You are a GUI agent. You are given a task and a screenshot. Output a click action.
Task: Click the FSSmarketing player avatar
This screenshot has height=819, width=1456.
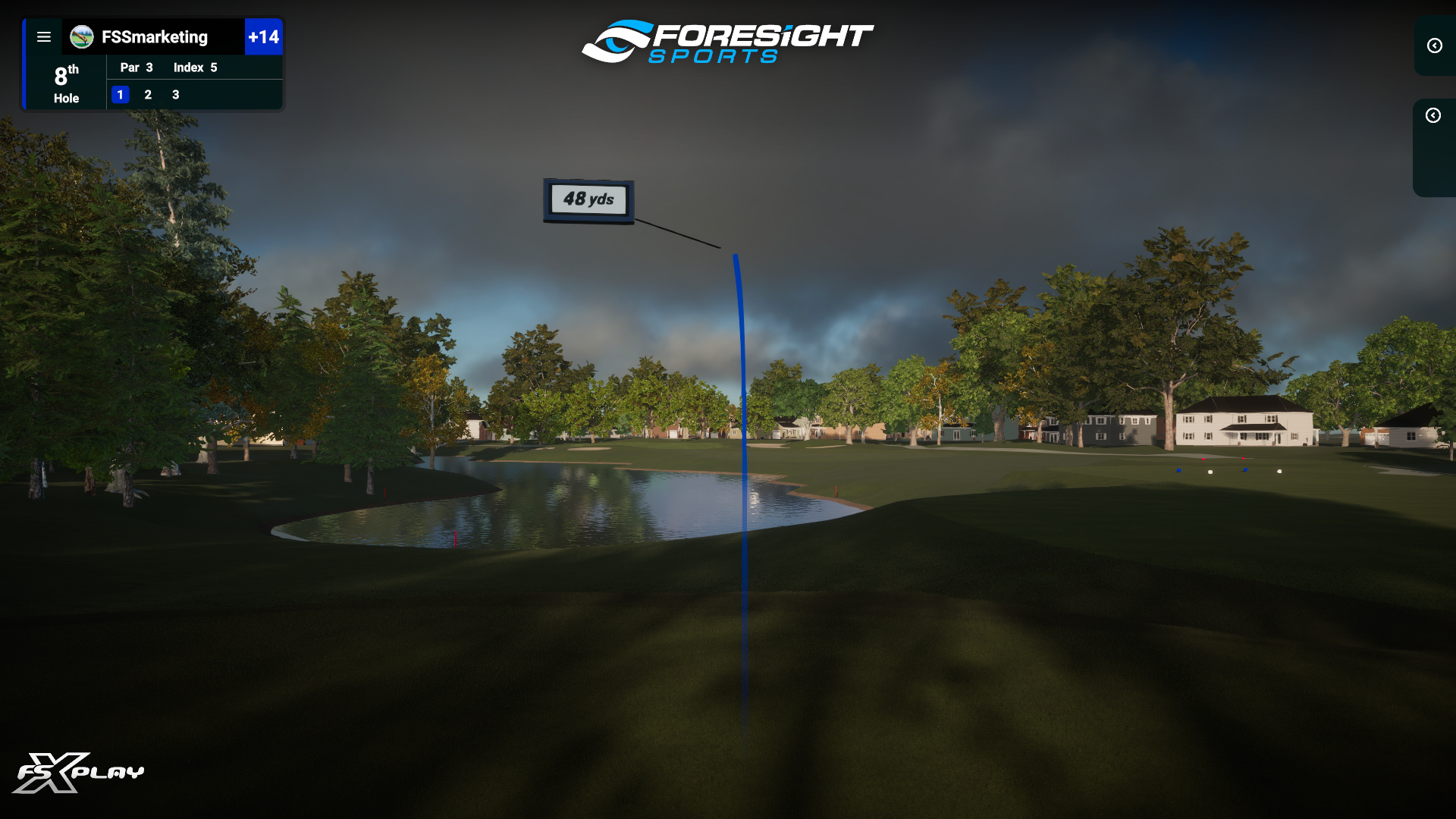tap(80, 36)
